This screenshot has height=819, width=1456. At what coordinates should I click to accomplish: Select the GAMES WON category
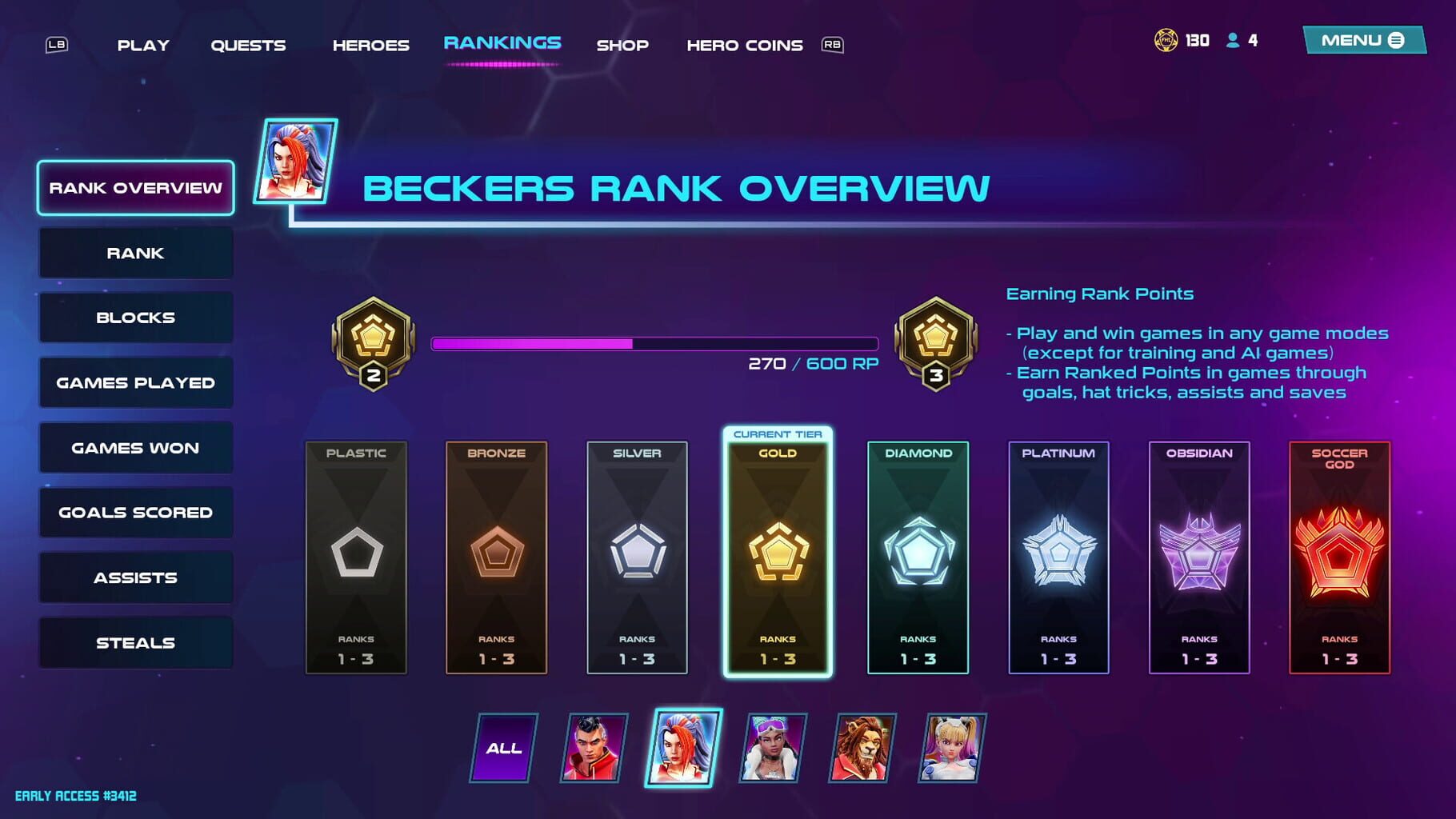pyautogui.click(x=134, y=447)
